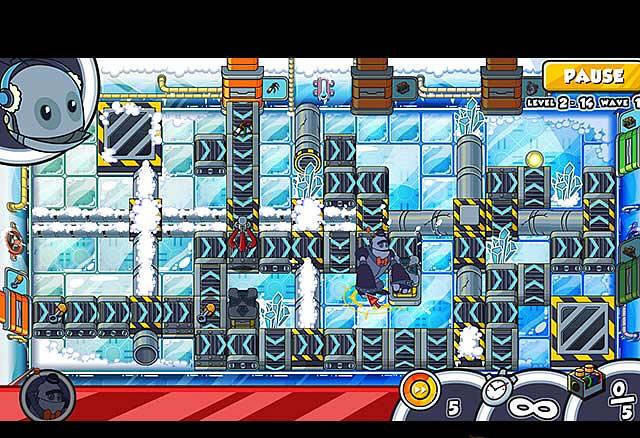Pause the game with the PAUSE button
Image resolution: width=640 pixels, height=438 pixels.
click(593, 77)
